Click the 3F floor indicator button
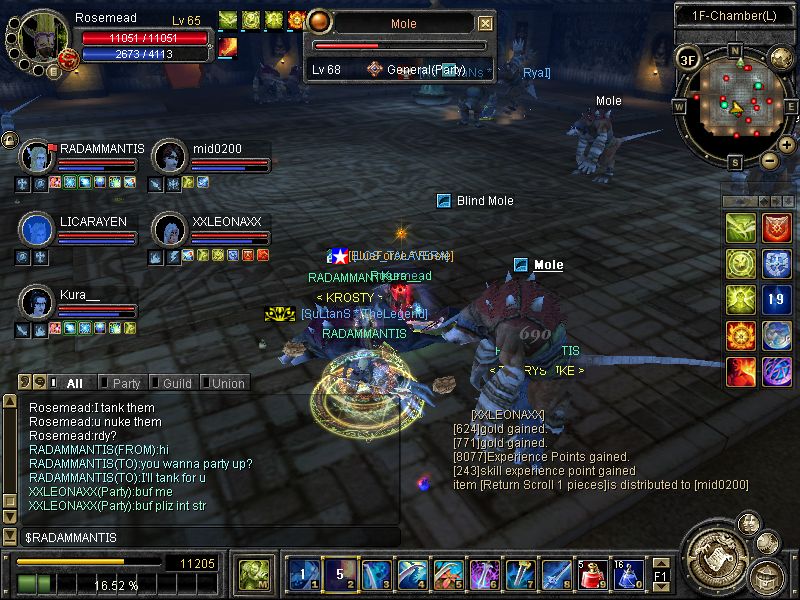Image resolution: width=800 pixels, height=600 pixels. pos(687,58)
